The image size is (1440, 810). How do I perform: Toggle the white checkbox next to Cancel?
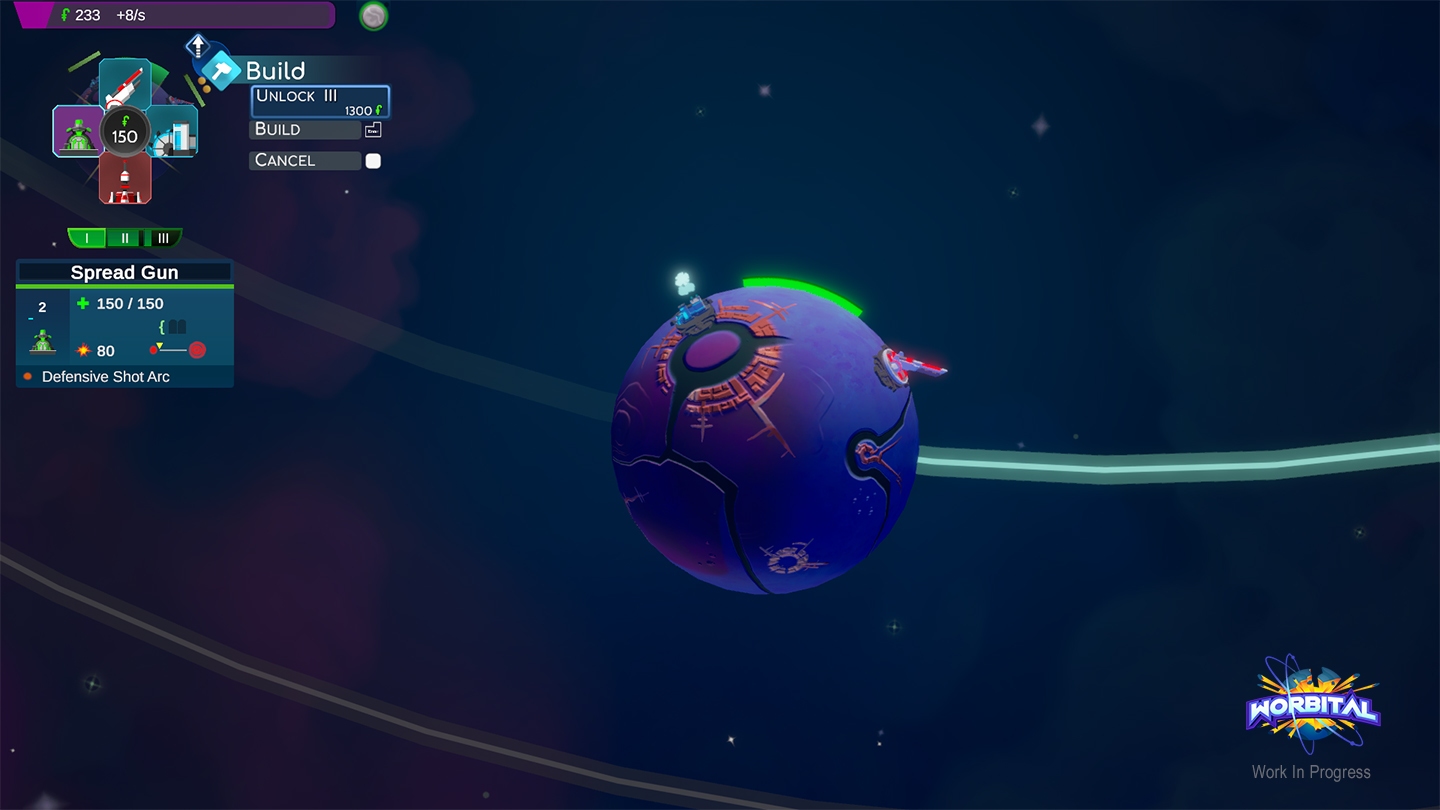(x=373, y=160)
